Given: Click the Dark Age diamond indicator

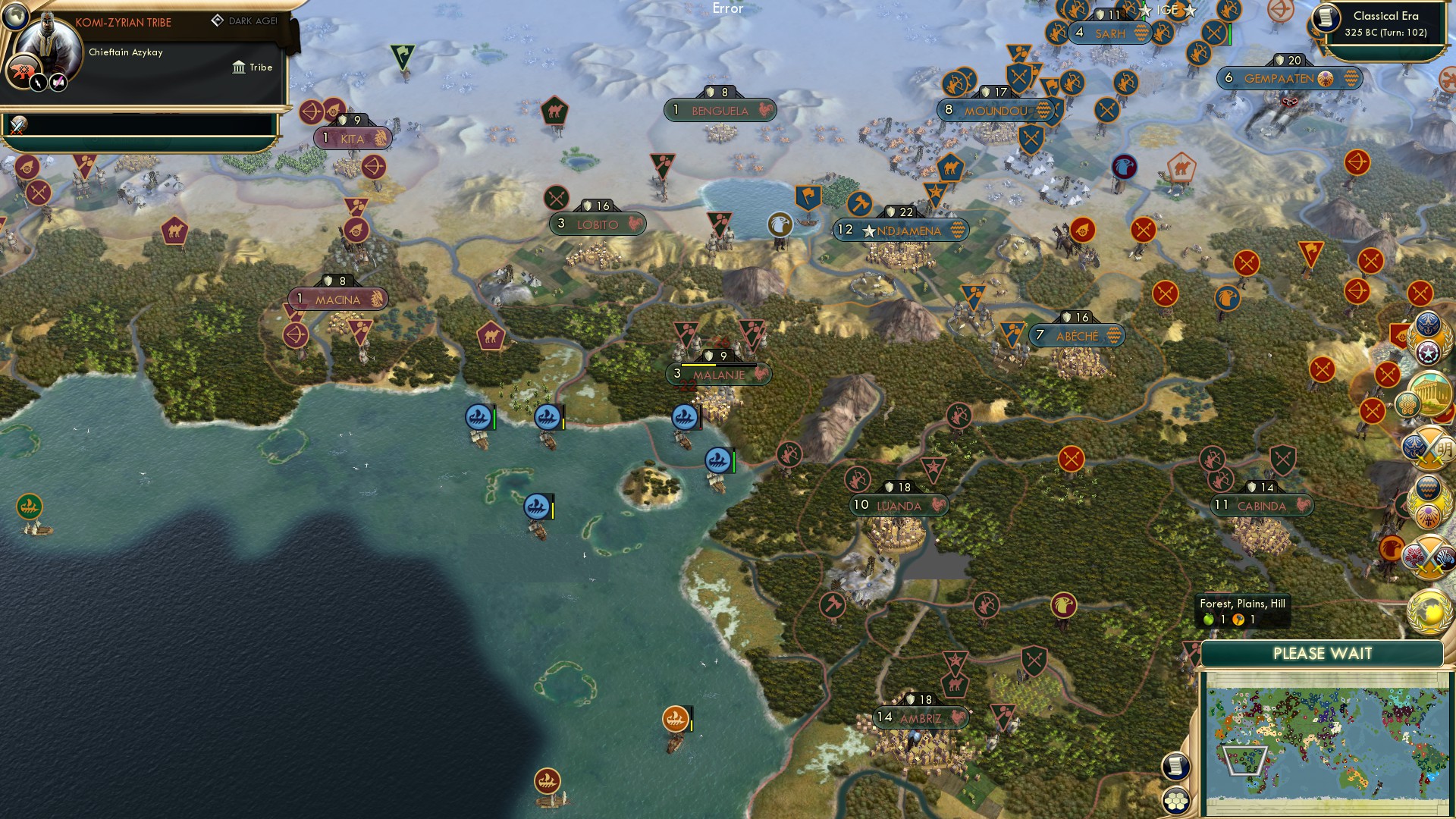Looking at the screenshot, I should (x=218, y=20).
